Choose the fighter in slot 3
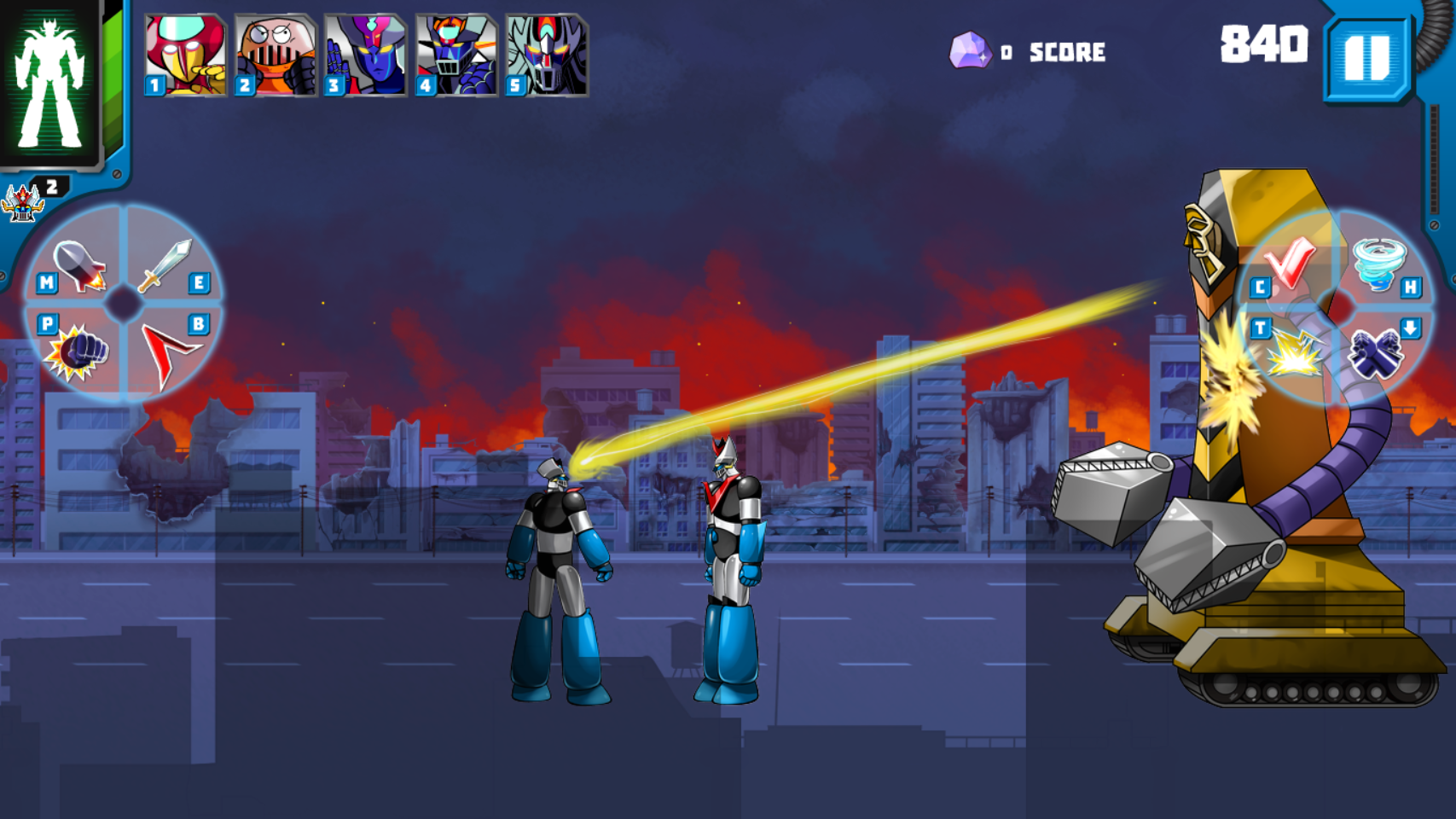 tap(363, 51)
